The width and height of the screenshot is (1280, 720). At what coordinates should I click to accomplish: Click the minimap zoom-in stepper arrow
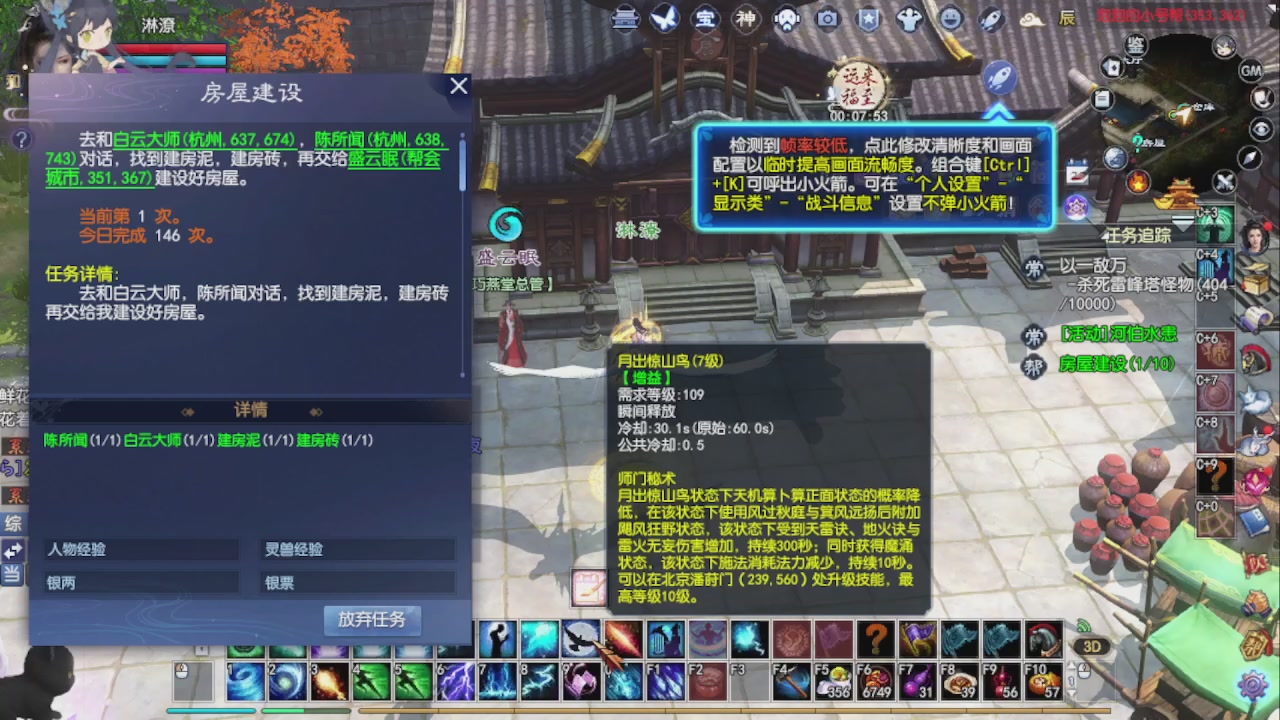pos(1073,666)
